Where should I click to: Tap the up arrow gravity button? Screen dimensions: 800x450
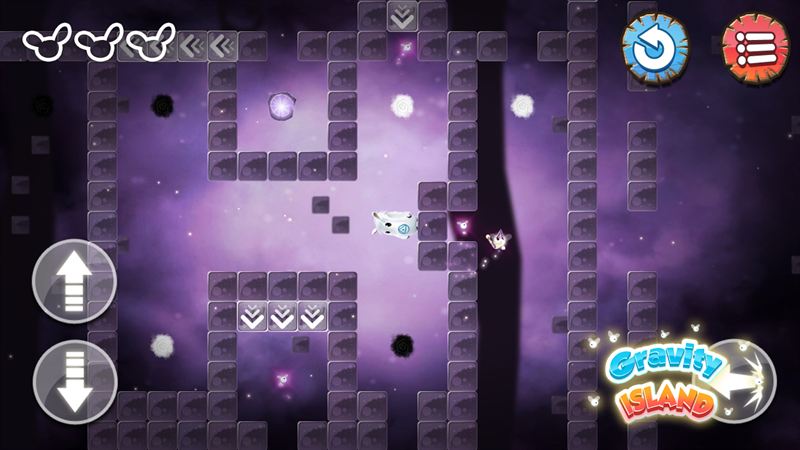75,281
